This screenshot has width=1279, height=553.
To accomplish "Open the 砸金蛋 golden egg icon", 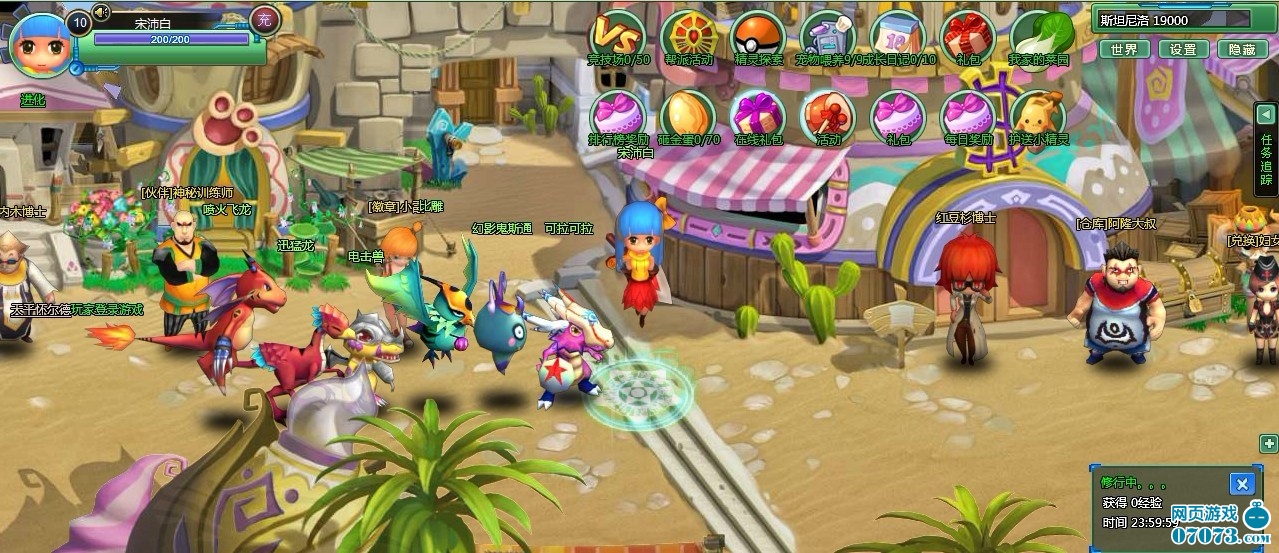I will click(x=688, y=114).
